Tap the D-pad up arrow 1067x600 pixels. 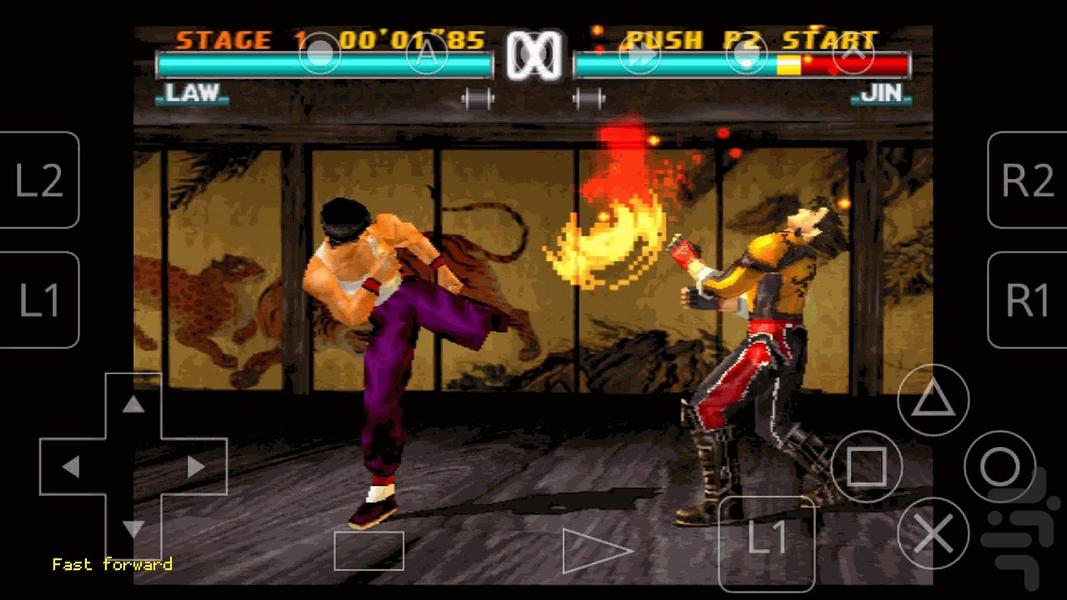133,404
